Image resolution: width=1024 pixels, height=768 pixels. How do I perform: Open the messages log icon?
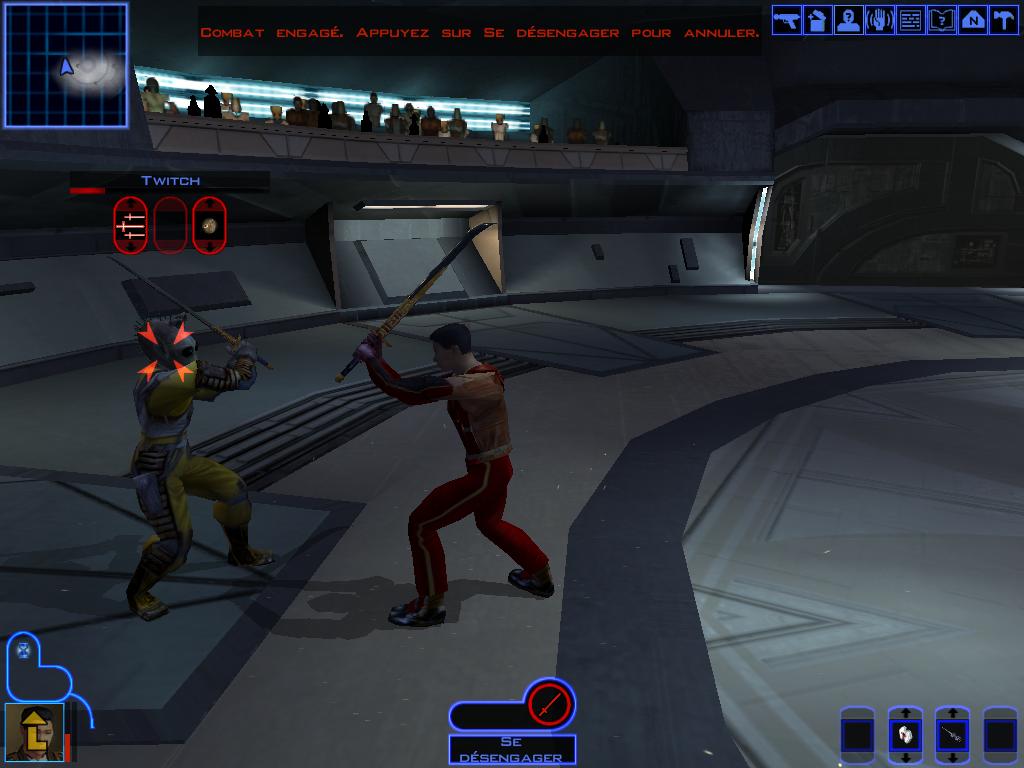910,20
